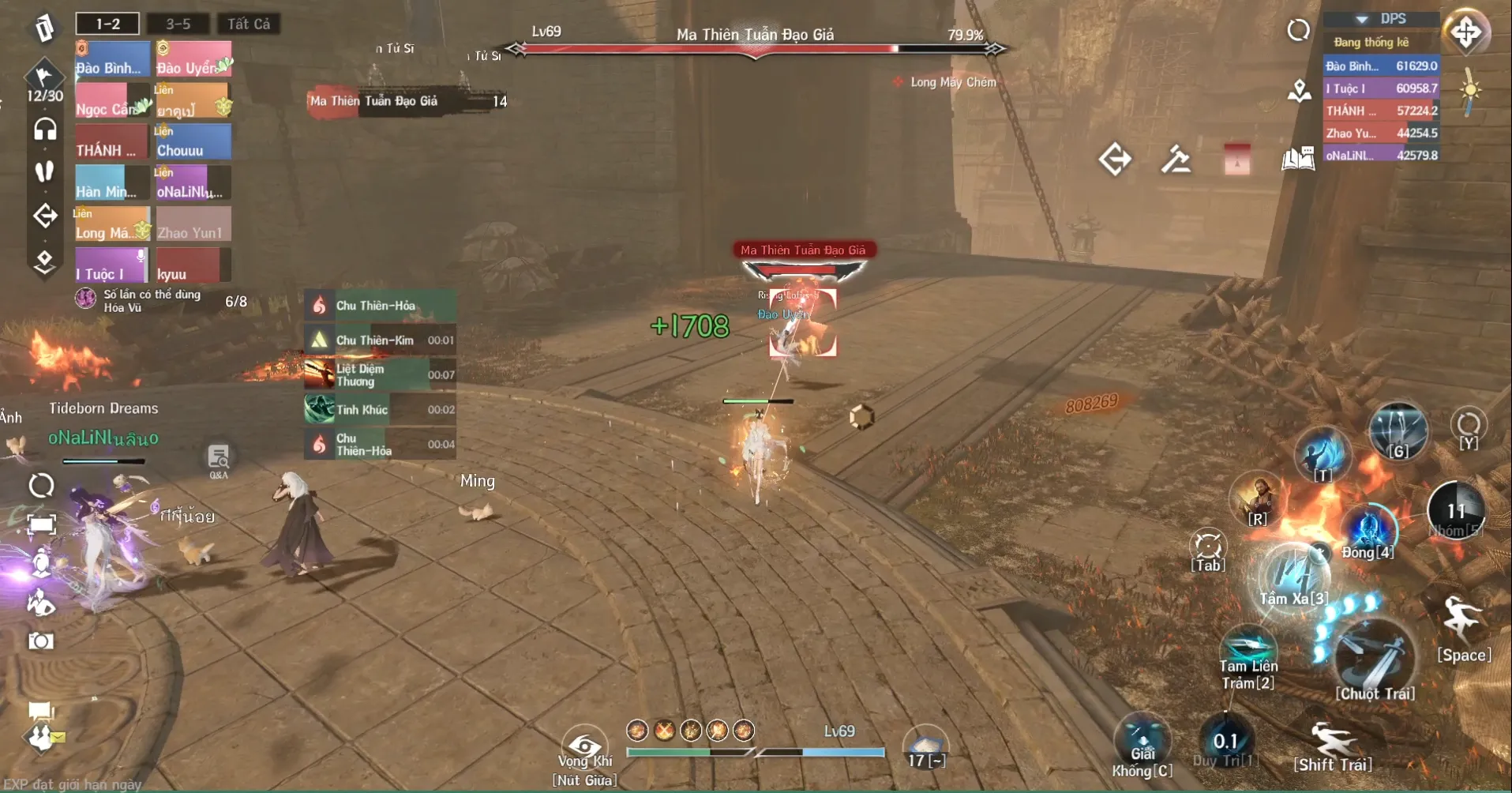
Task: Open the book journal icon
Action: [x=1297, y=160]
